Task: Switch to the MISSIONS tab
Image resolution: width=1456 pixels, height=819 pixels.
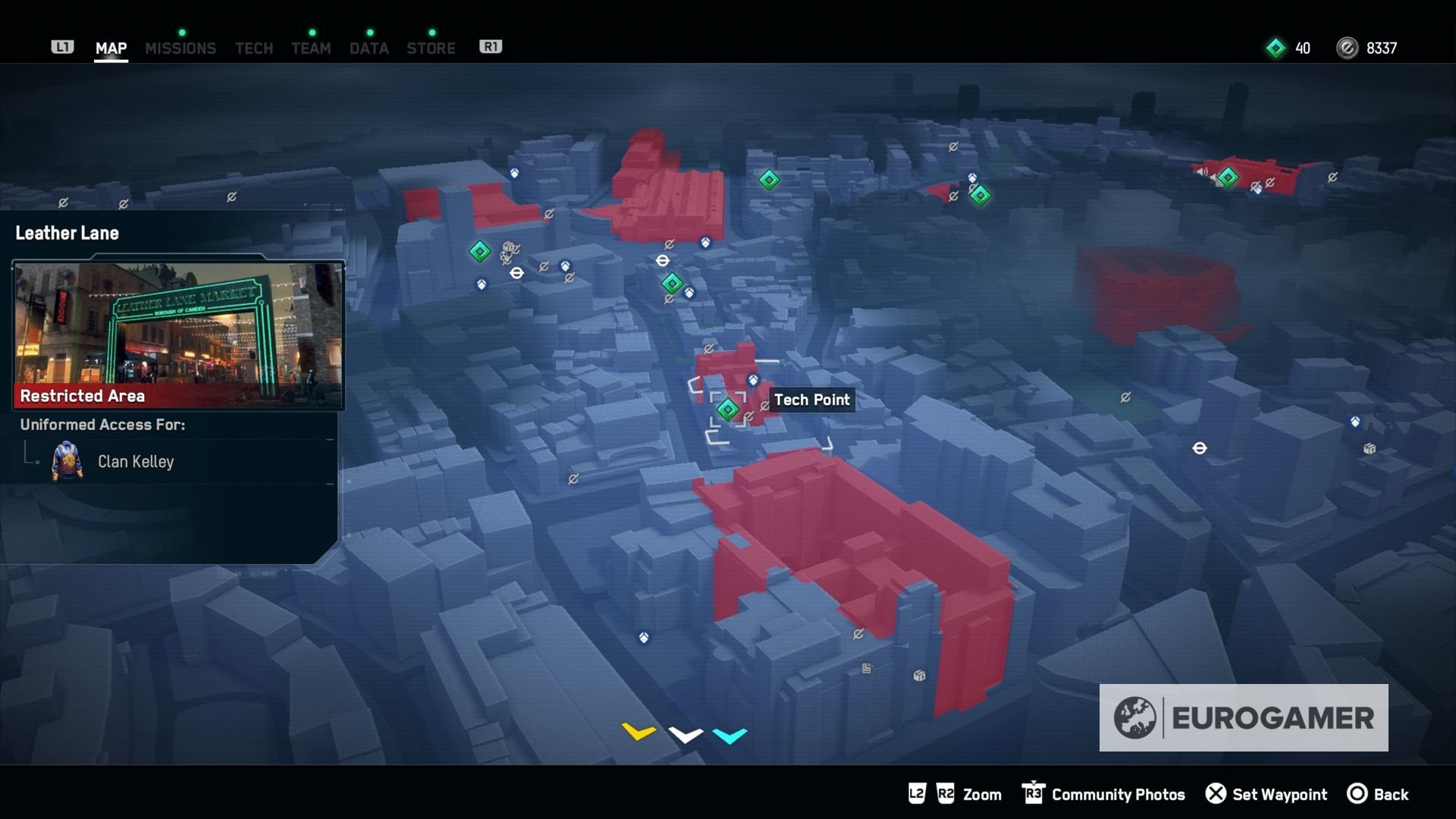Action: click(180, 47)
